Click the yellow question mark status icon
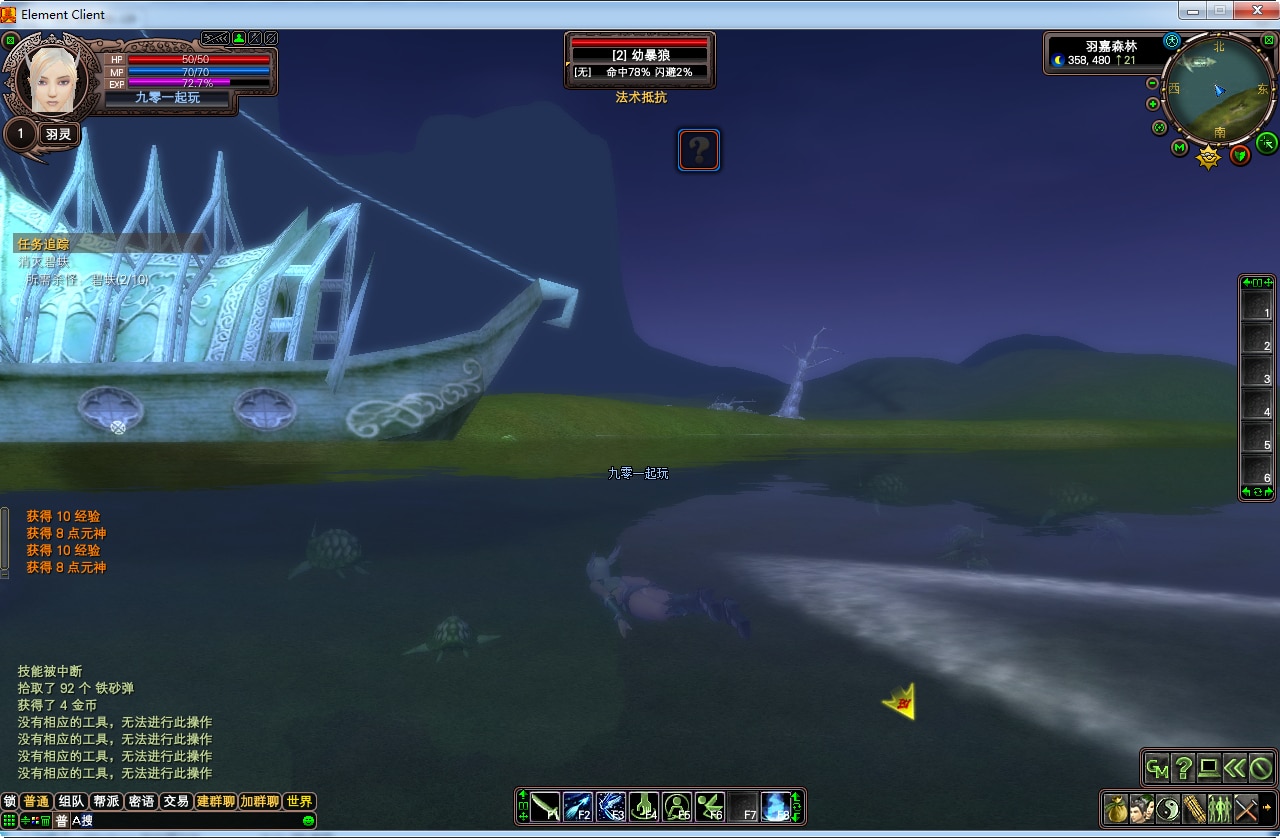Viewport: 1280px width, 838px height. click(x=699, y=150)
